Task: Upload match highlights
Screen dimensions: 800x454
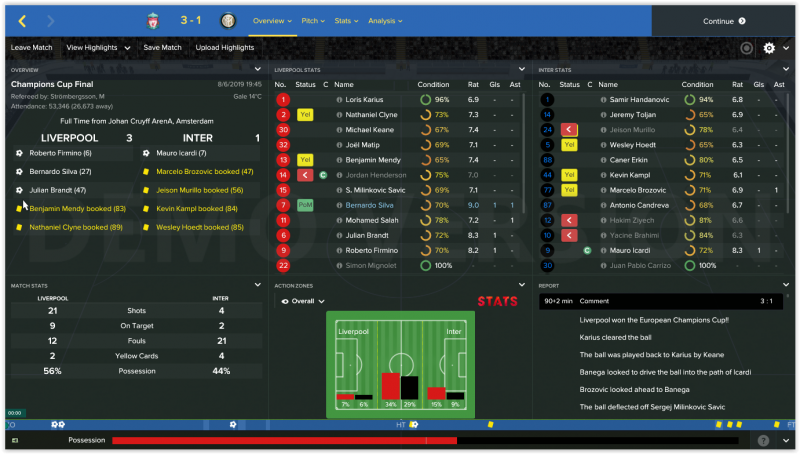Action: (225, 47)
